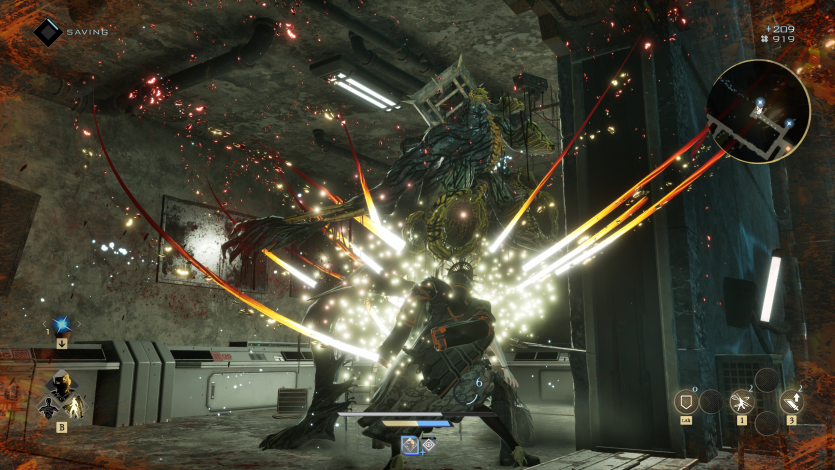Activate the shield ability icon
Viewport: 835px width, 470px height.
click(686, 402)
